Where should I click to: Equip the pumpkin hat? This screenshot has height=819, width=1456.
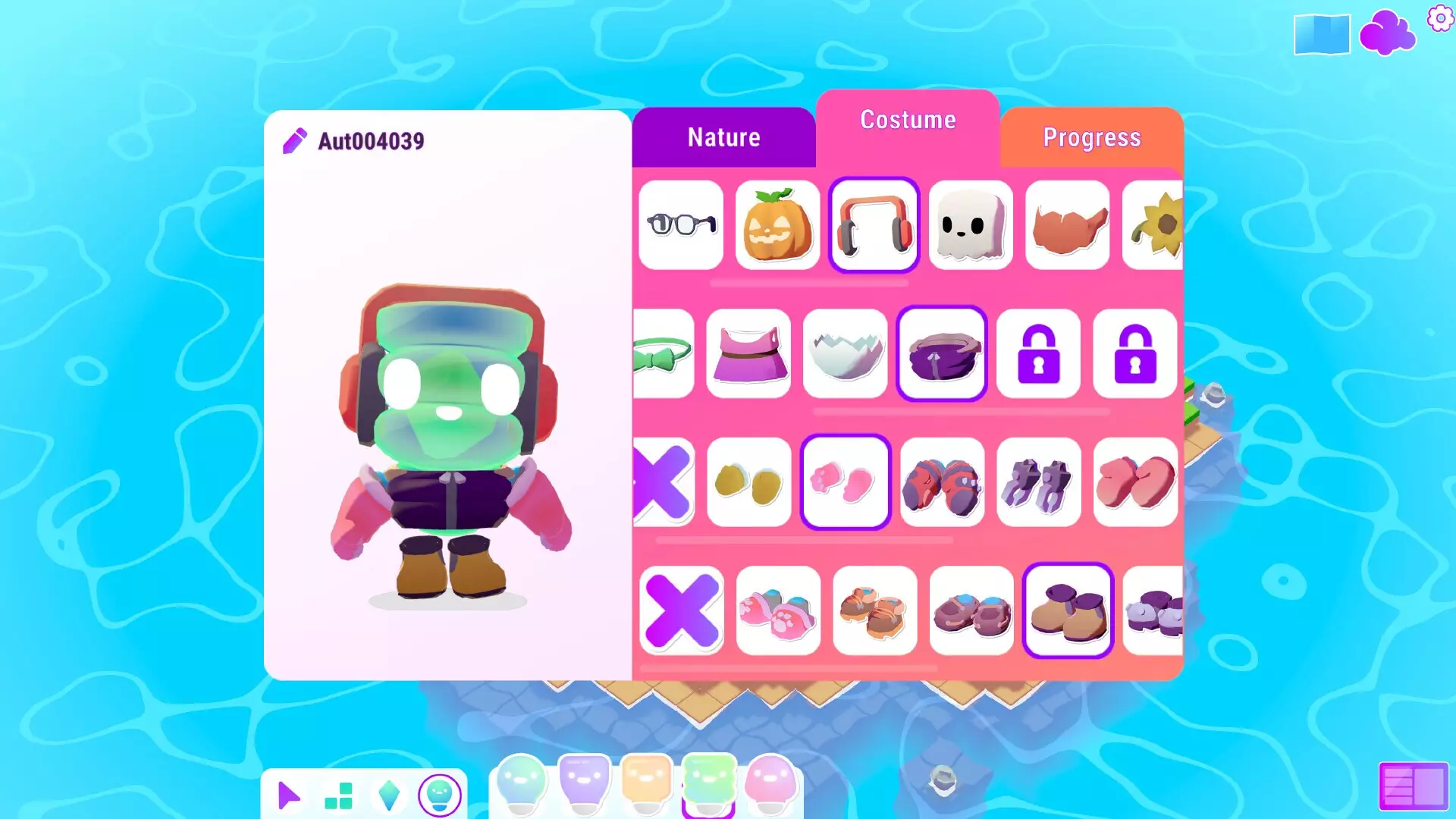coord(777,225)
